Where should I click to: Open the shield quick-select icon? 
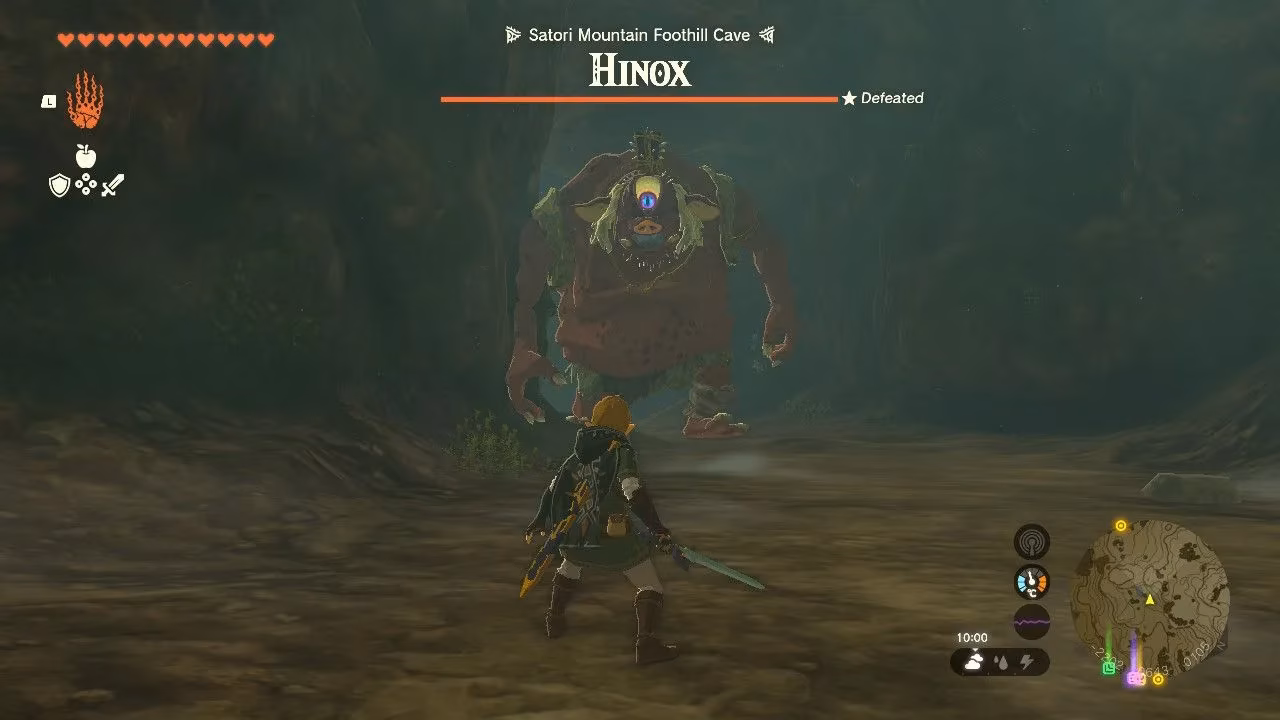coord(59,185)
